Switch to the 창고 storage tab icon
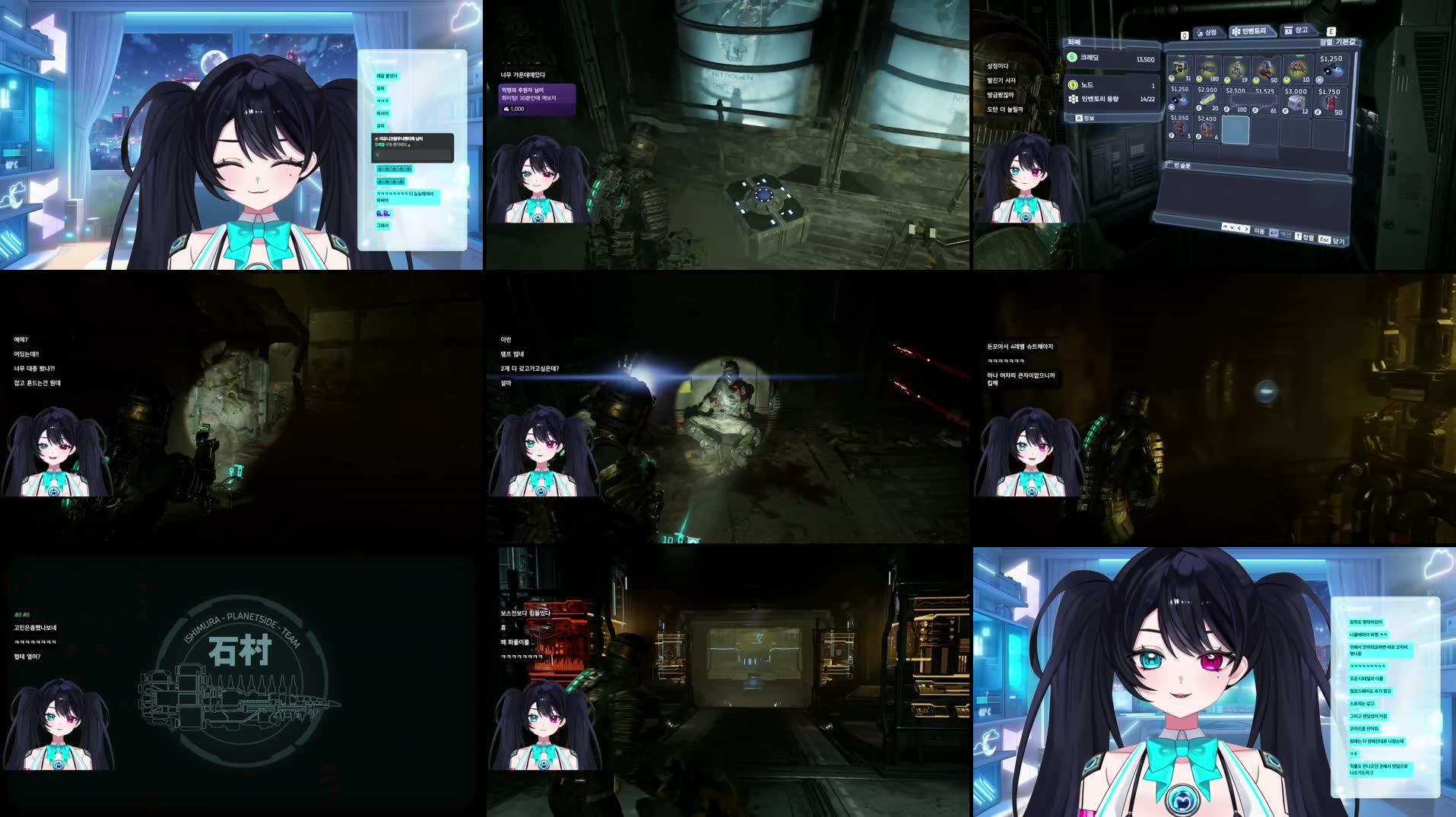The height and width of the screenshot is (817, 1456). click(x=1287, y=31)
